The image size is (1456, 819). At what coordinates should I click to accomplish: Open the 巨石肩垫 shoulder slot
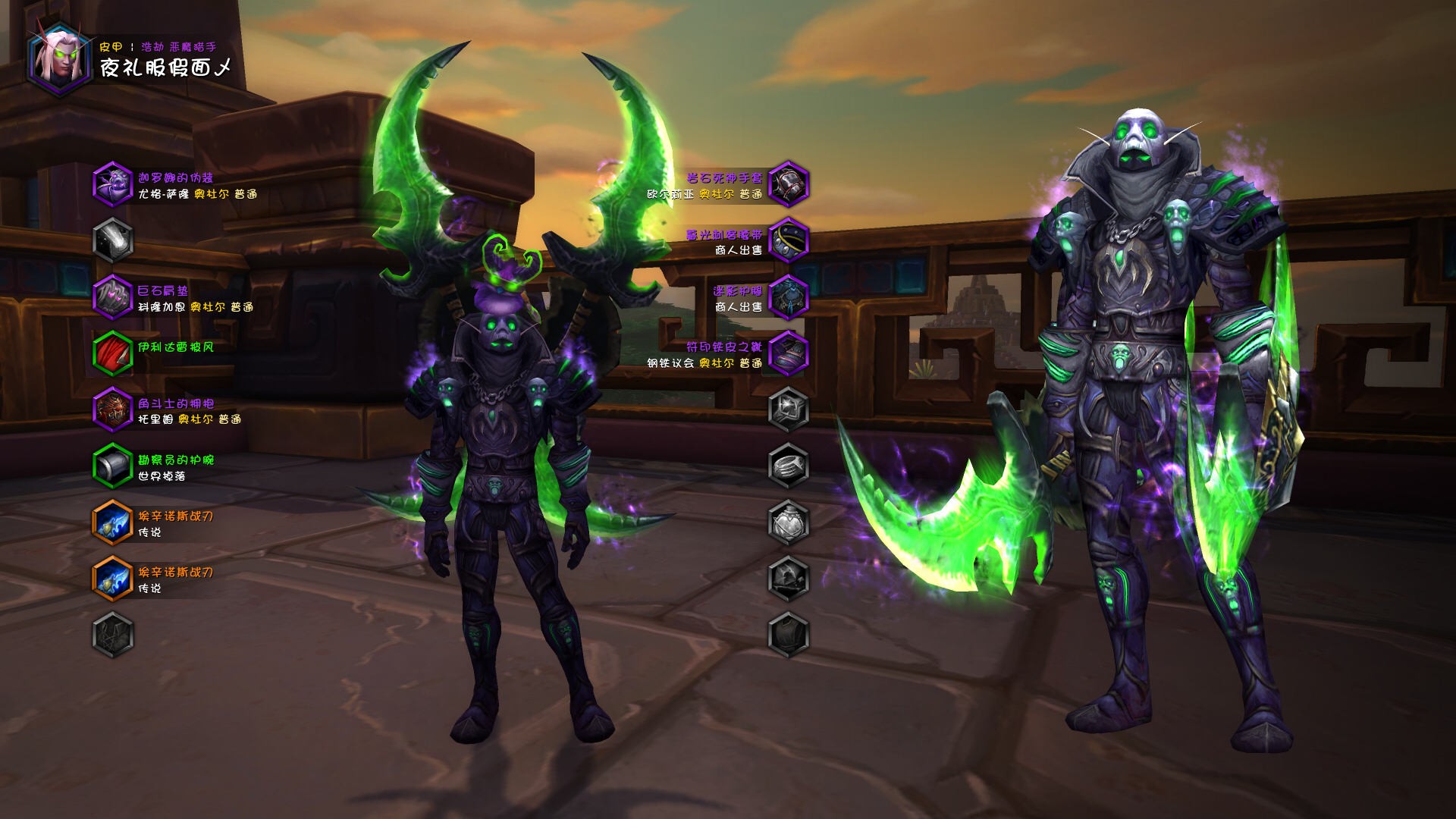(112, 297)
